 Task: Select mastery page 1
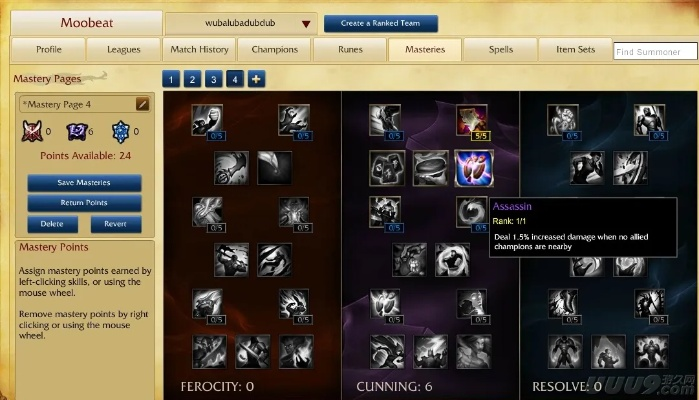[171, 79]
